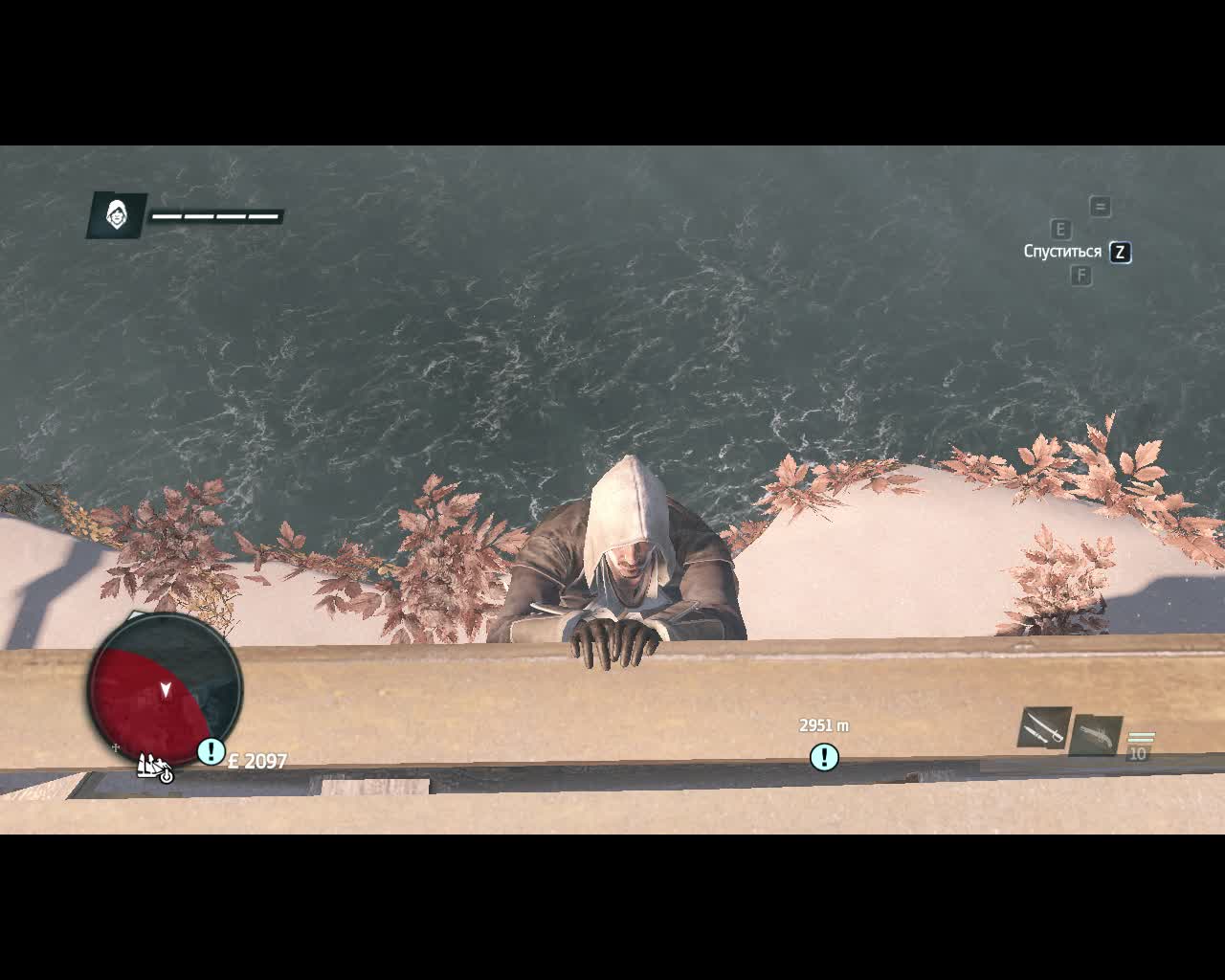The height and width of the screenshot is (980, 1225).
Task: Expand the circular minimap view
Action: 165,691
